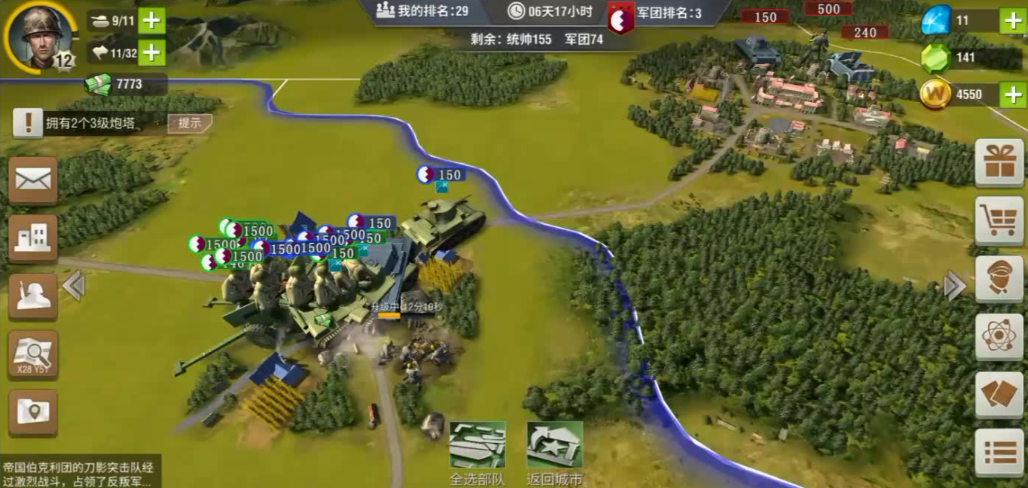
Task: Open the city buildings menu
Action: pos(33,238)
